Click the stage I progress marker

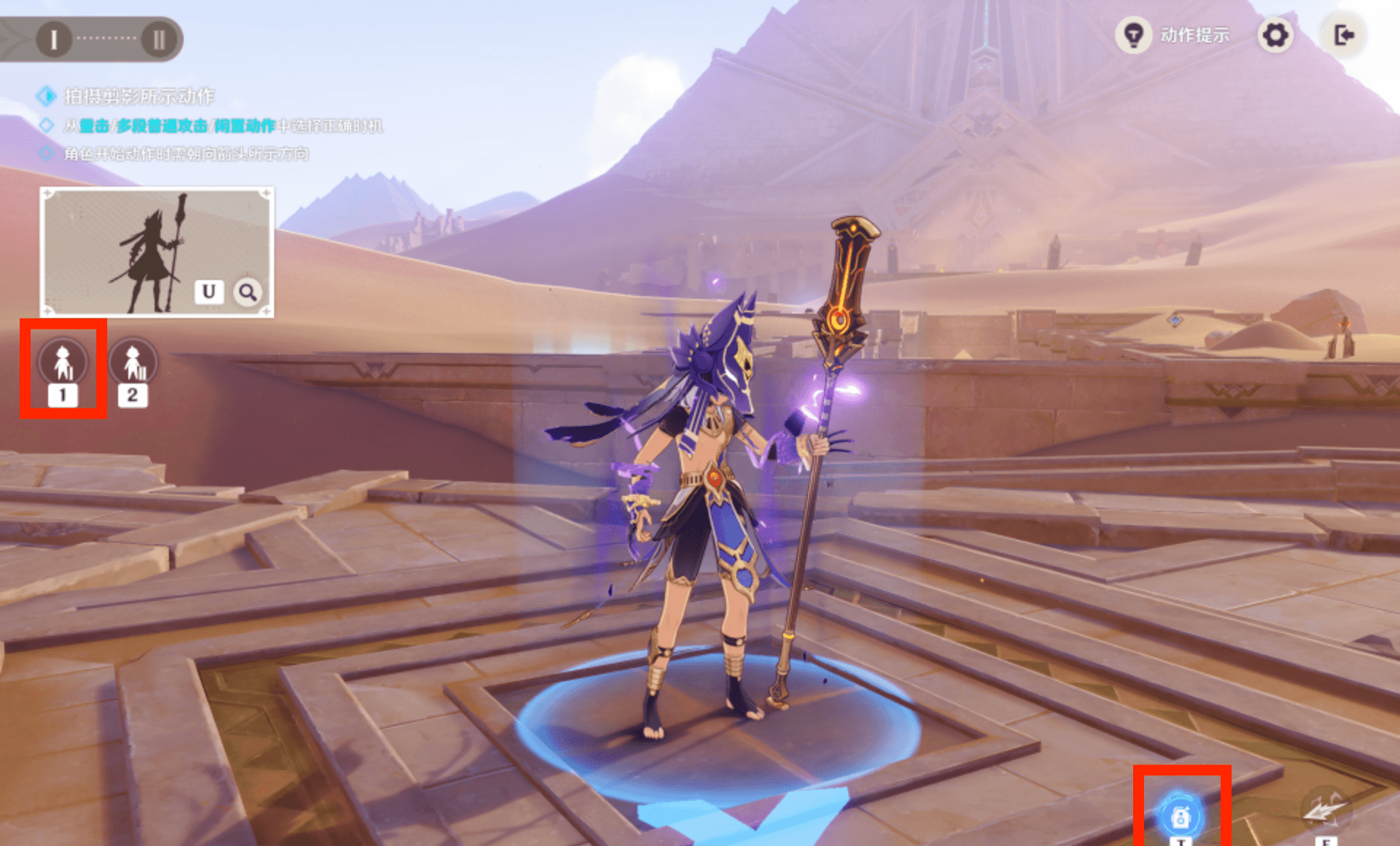[x=53, y=39]
